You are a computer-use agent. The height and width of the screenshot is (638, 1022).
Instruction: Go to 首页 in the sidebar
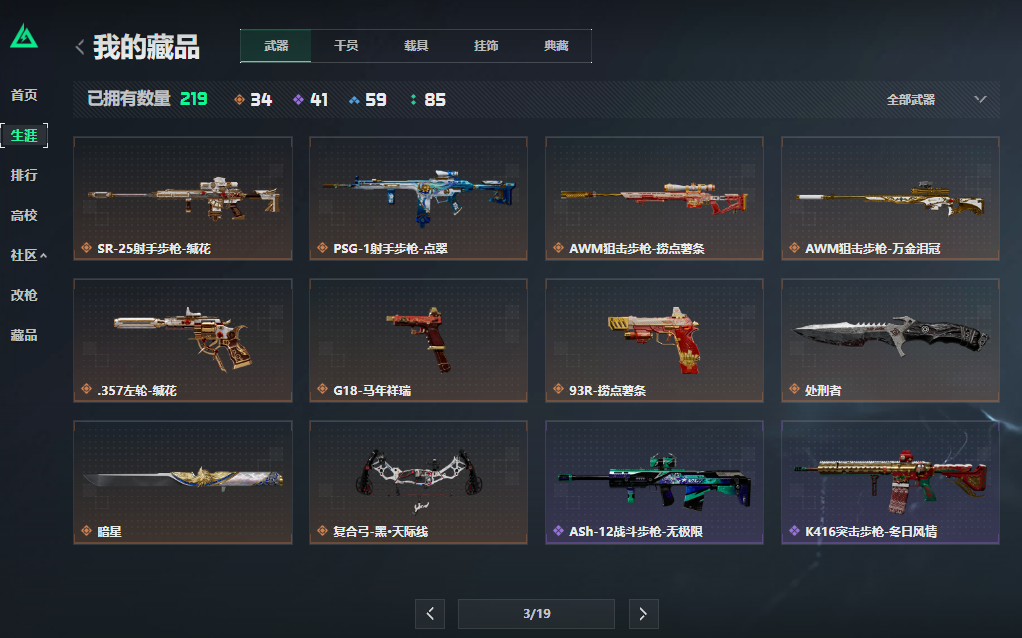tap(24, 95)
